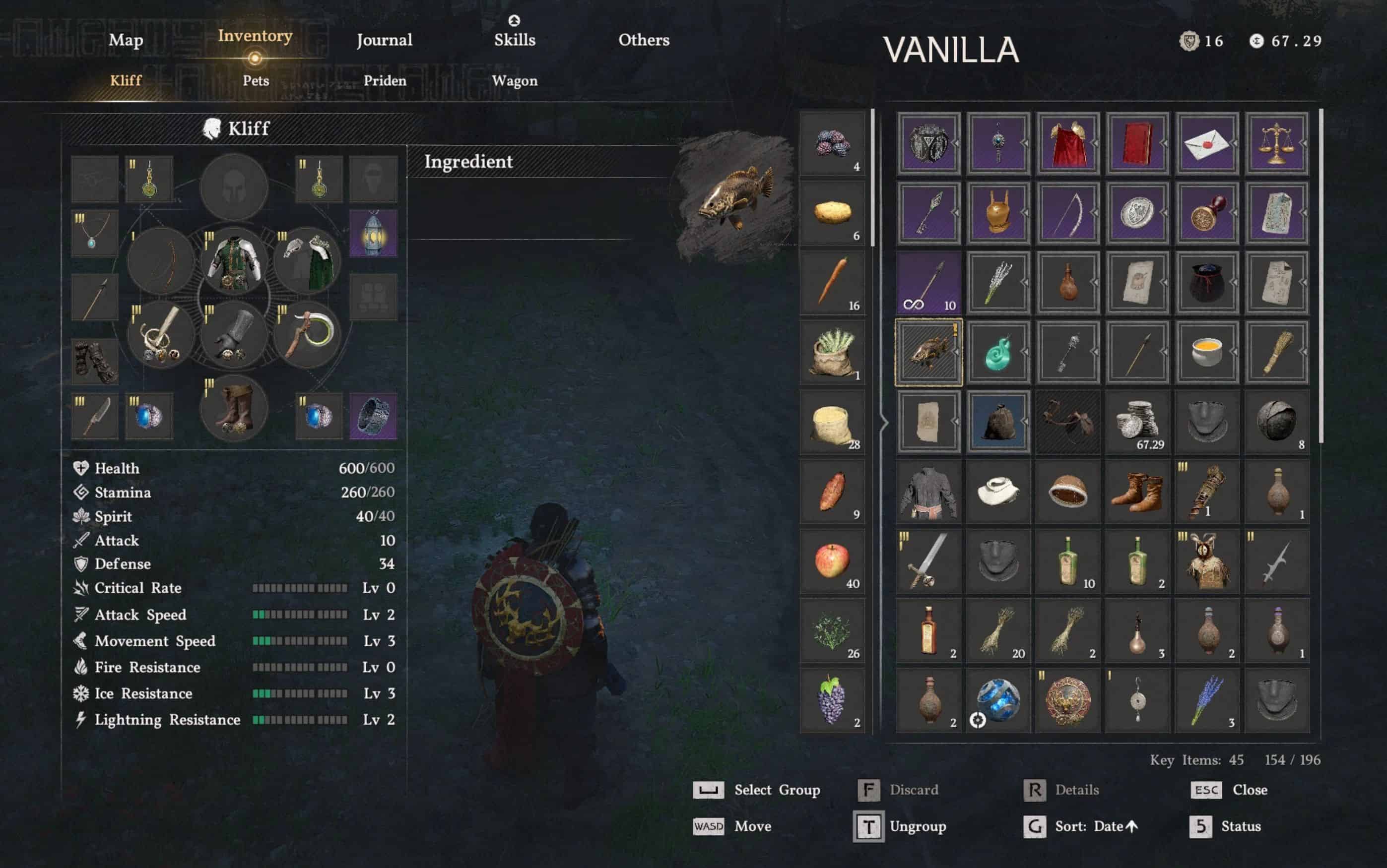
Task: View Priden's inventory
Action: coord(385,81)
